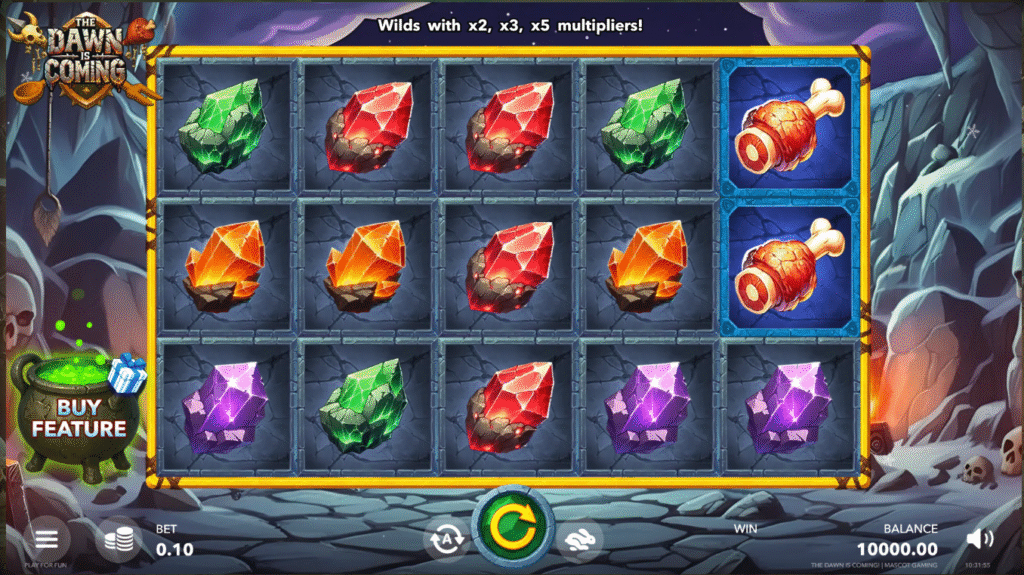The image size is (1024, 575).
Task: Open the hamburger menu
Action: pos(47,540)
